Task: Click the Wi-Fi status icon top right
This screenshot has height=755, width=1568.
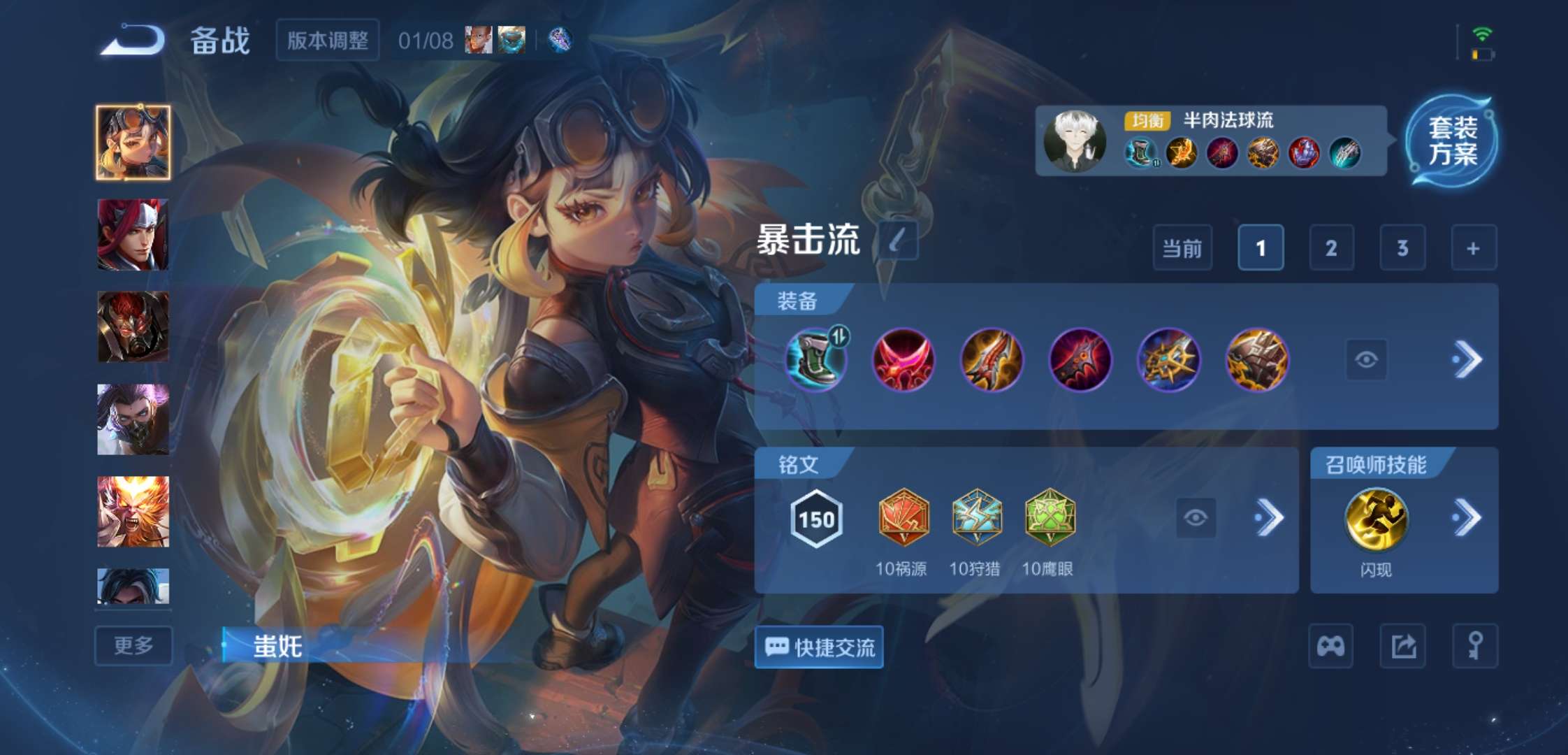Action: [1482, 31]
